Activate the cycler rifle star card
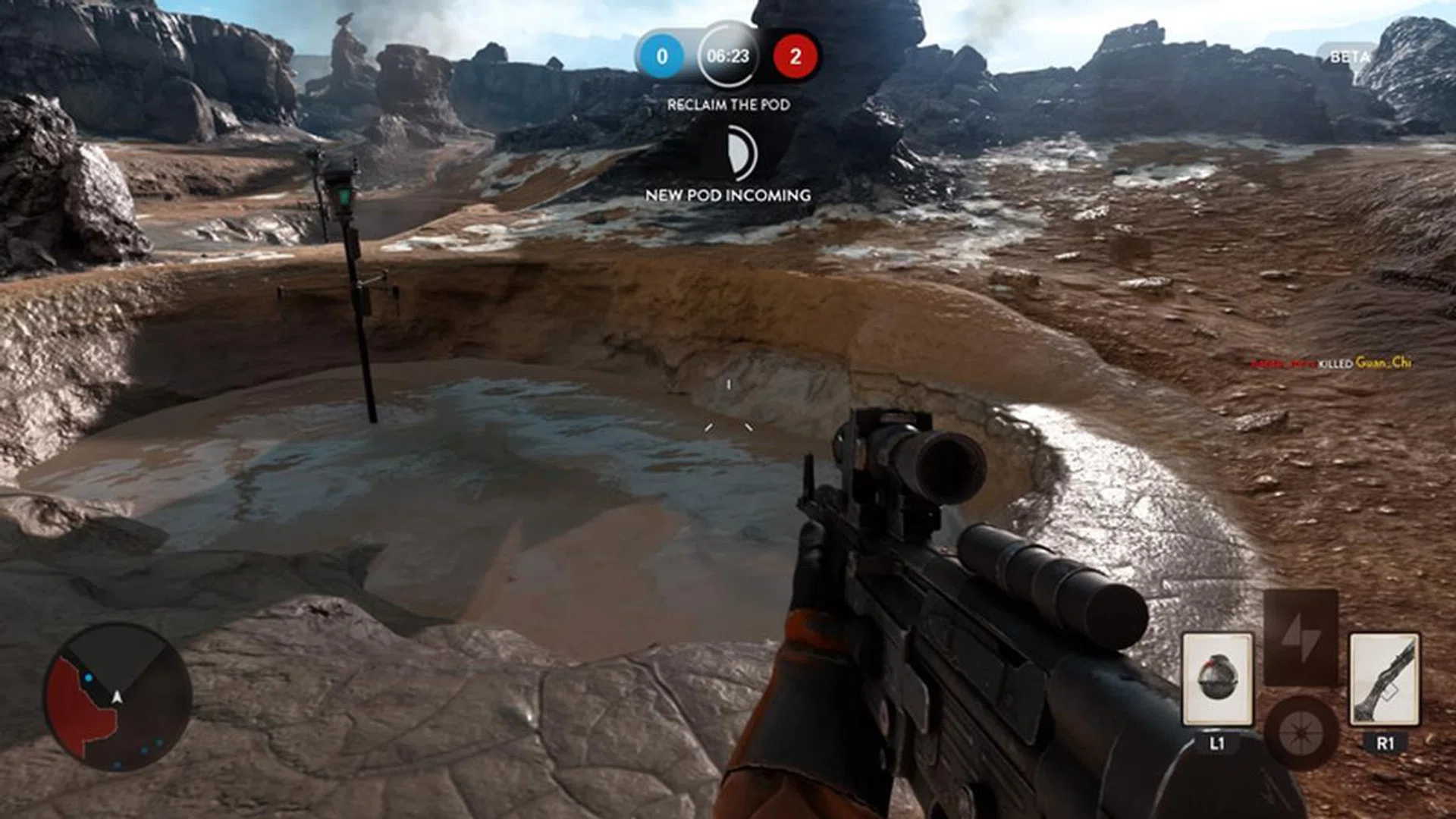The width and height of the screenshot is (1456, 819). pyautogui.click(x=1384, y=679)
